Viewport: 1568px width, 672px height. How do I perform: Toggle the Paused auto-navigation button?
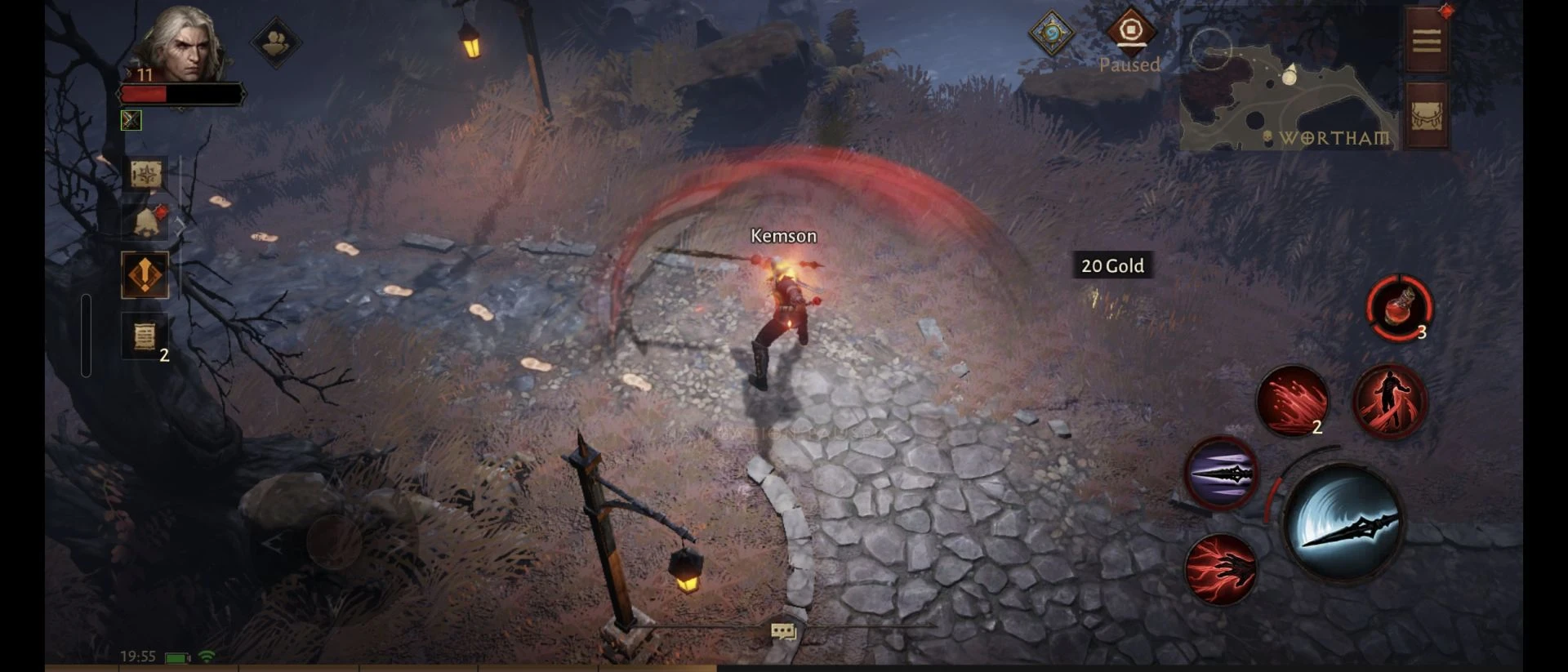(1130, 31)
